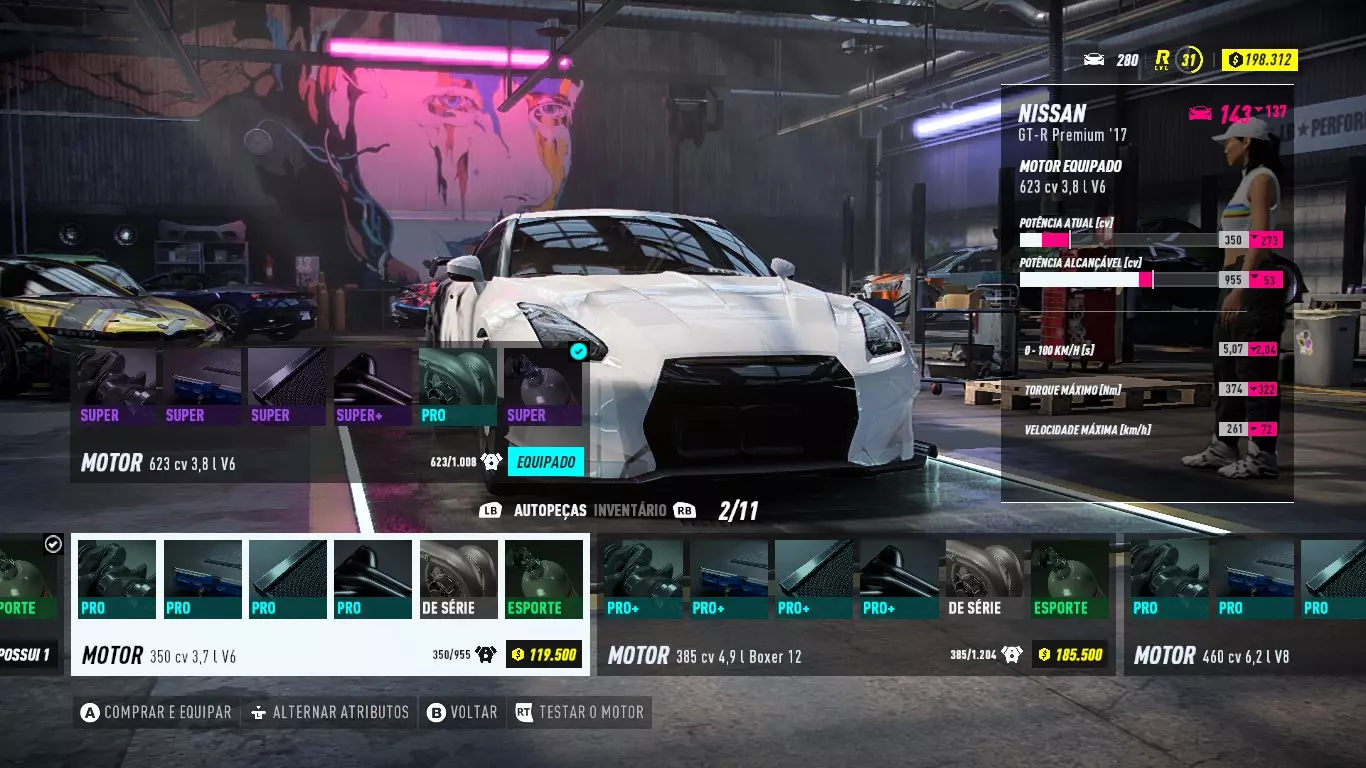This screenshot has height=768, width=1366.
Task: Click the 185.500 price on Boxer 12
Action: [x=1069, y=655]
